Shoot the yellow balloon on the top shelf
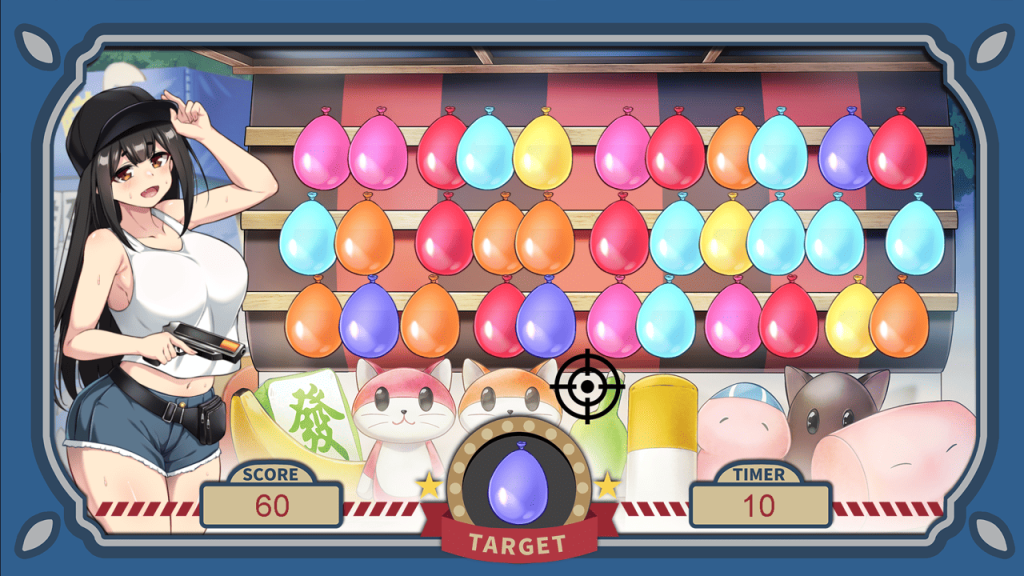Screen dimensions: 1024x576 tap(544, 154)
